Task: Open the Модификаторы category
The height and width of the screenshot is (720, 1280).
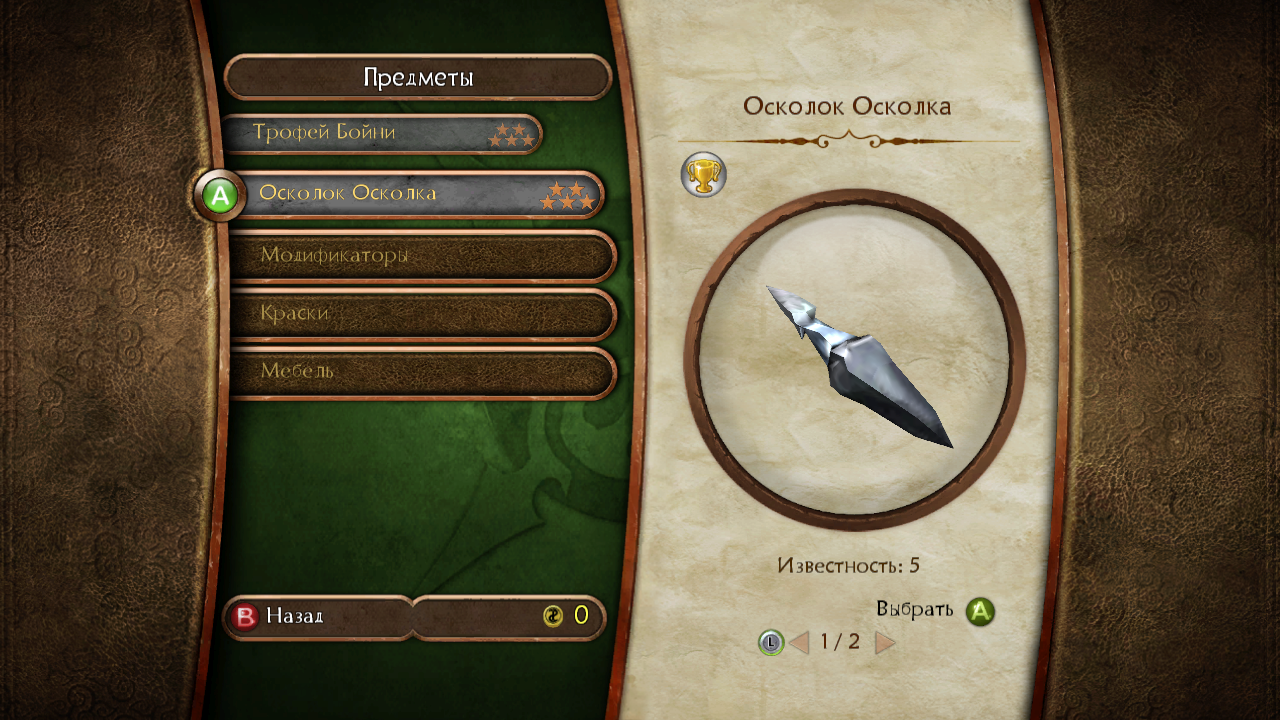Action: coord(420,256)
